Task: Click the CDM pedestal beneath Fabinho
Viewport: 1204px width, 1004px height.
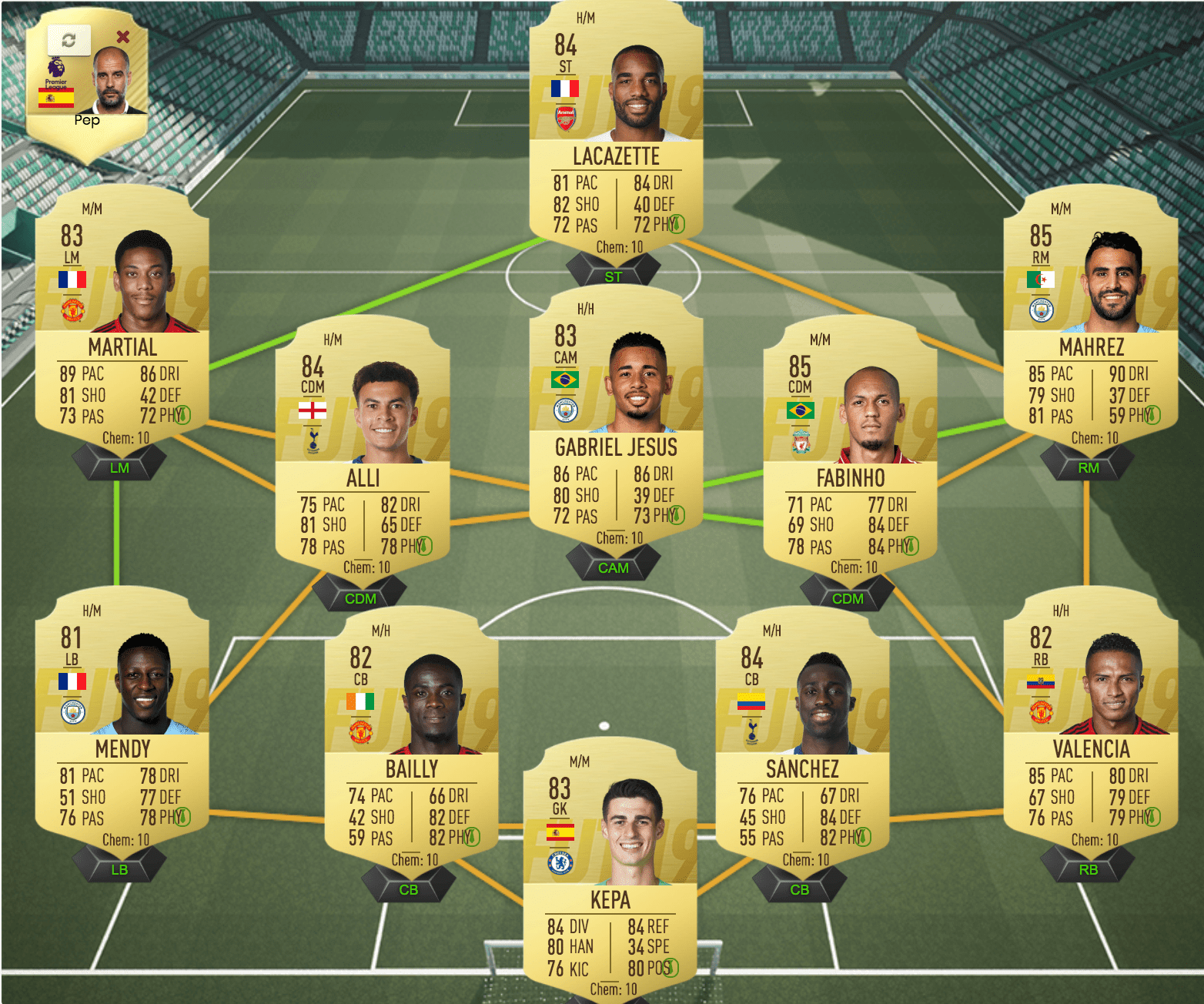Action: [x=848, y=598]
